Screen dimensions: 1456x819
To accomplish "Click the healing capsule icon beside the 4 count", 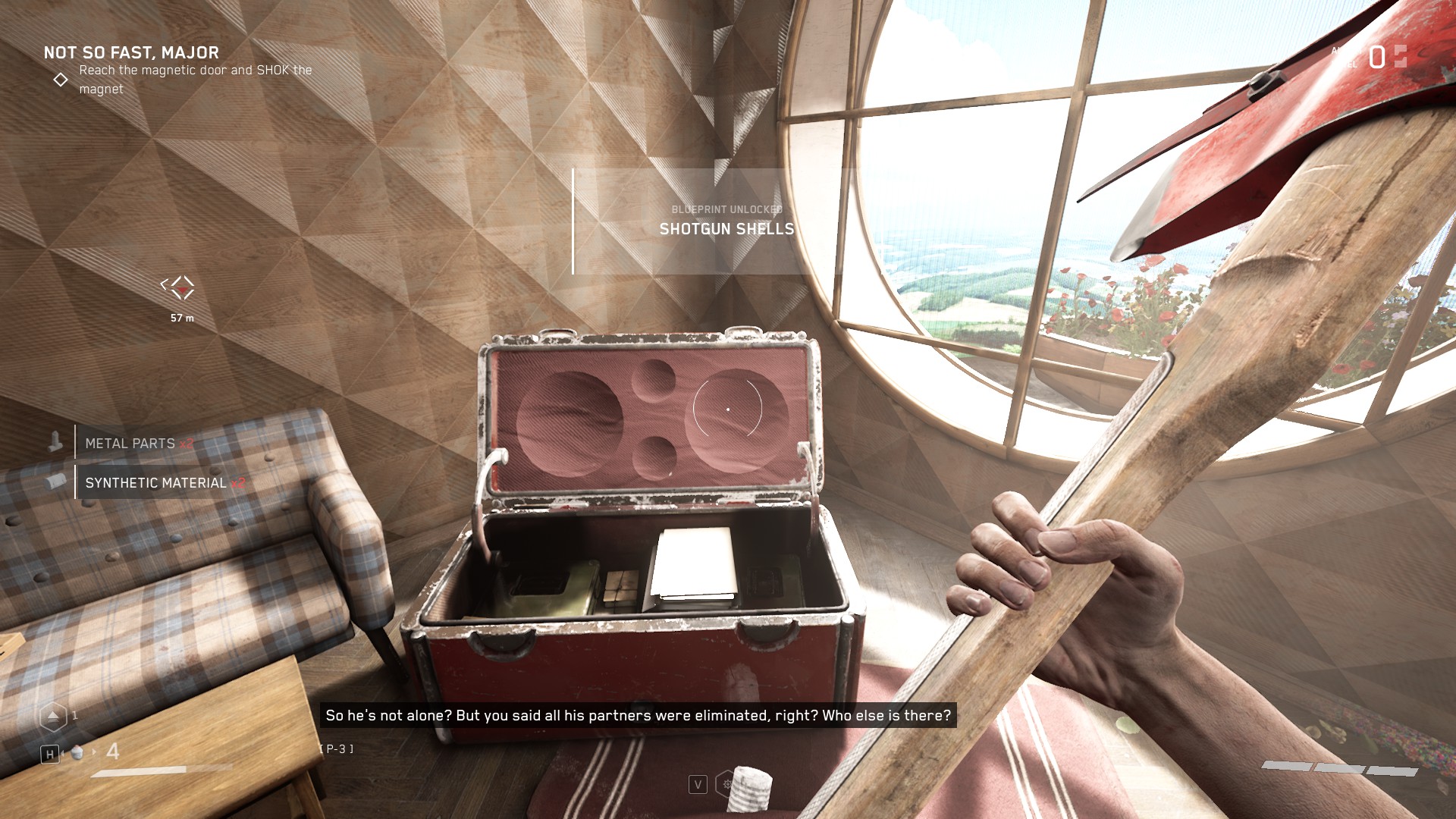I will (x=77, y=752).
